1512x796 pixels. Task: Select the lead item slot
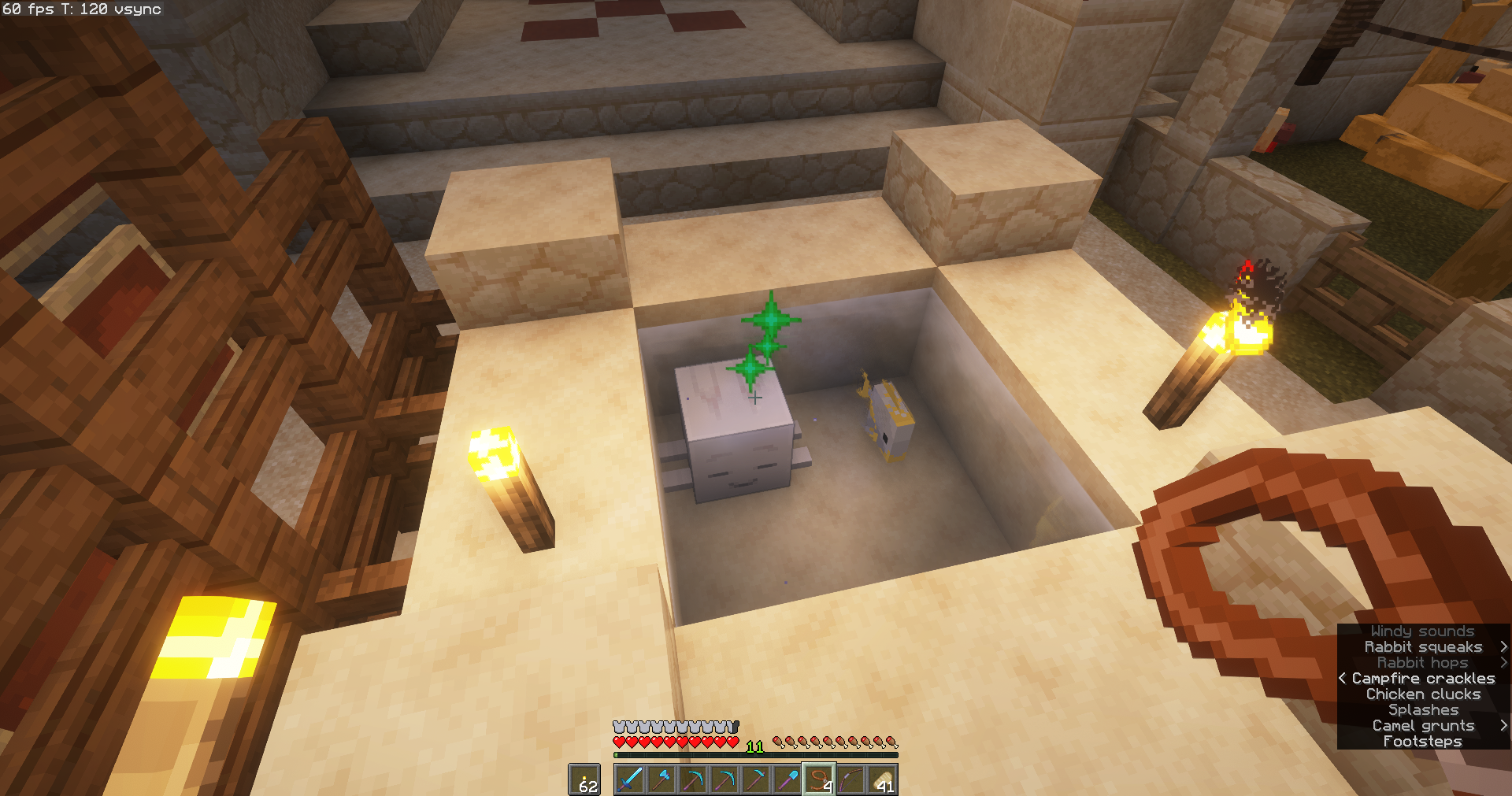[x=819, y=779]
